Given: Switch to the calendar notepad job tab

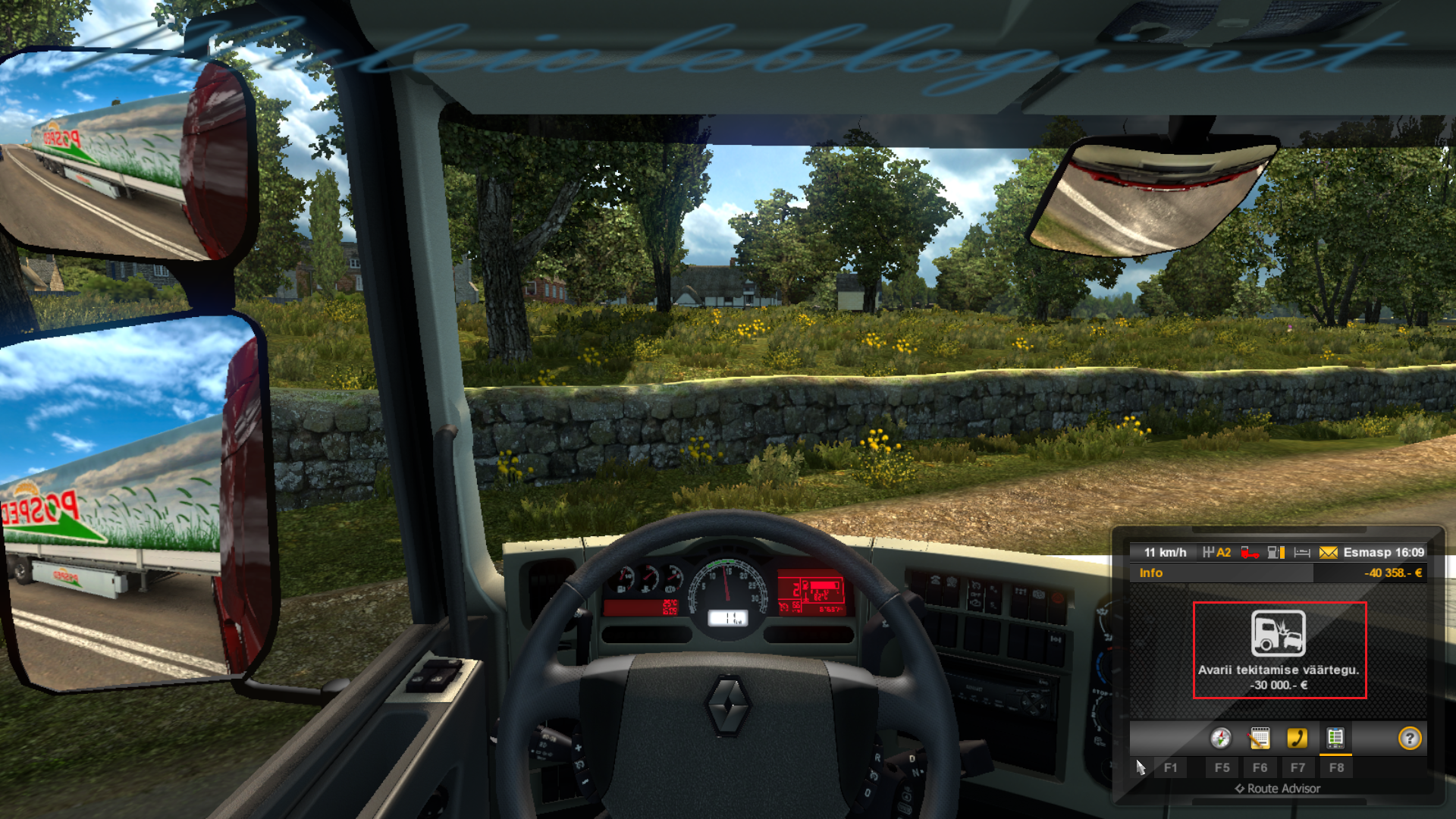Looking at the screenshot, I should click(x=1259, y=738).
